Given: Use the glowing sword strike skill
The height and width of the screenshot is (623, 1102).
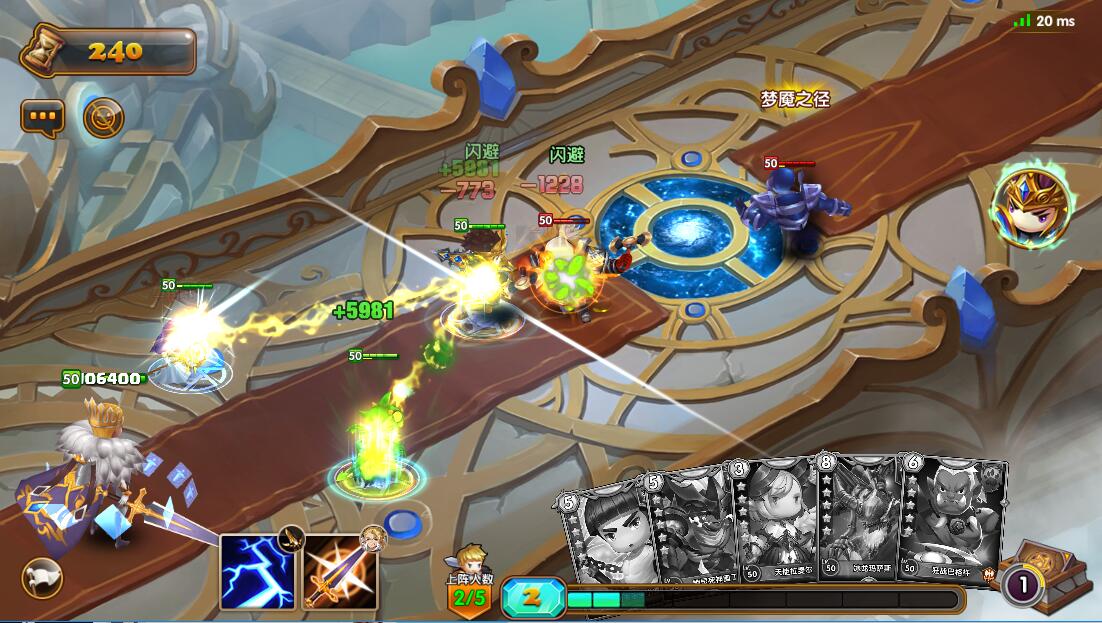Looking at the screenshot, I should pos(340,571).
